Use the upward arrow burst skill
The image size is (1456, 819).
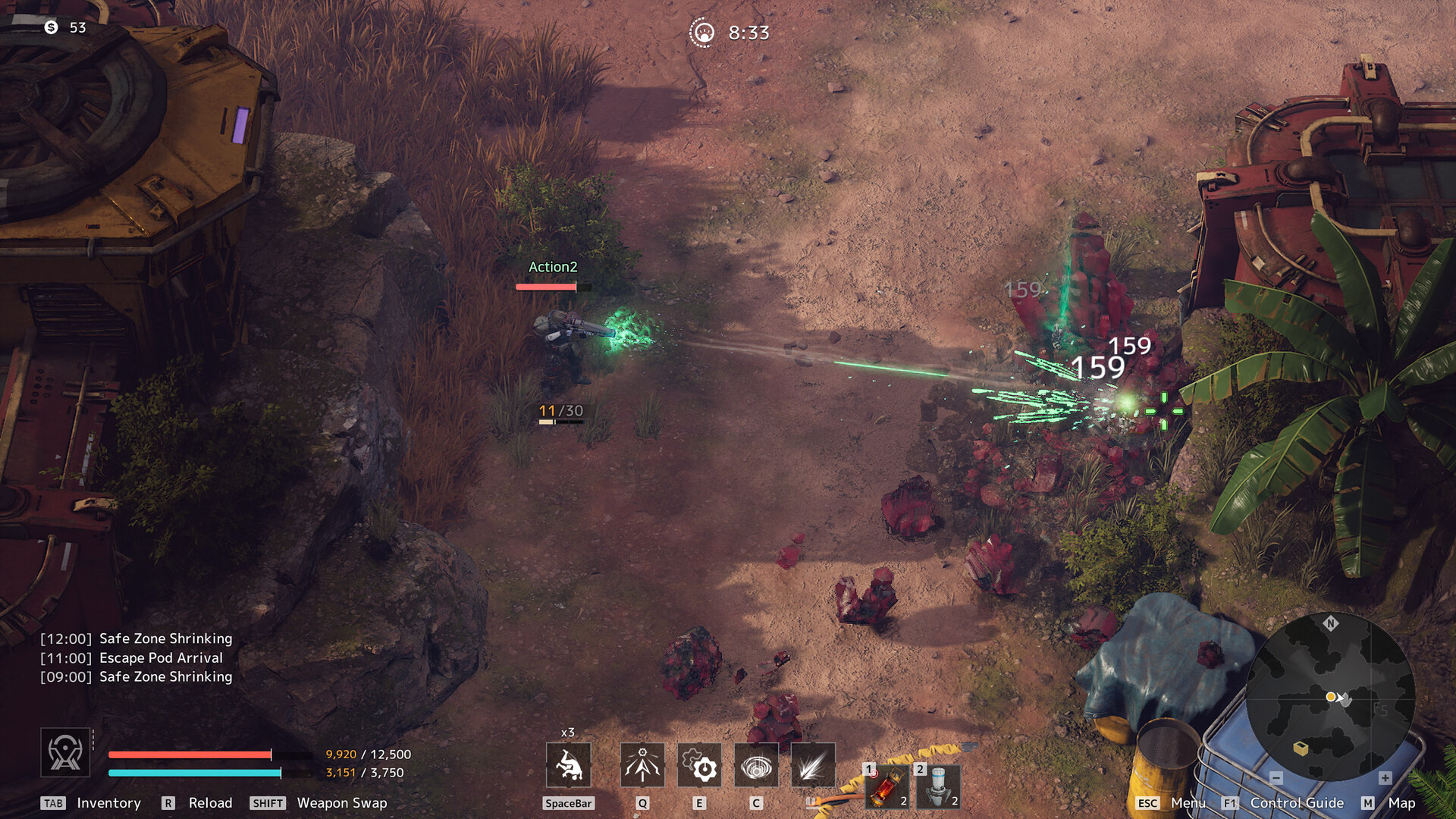[642, 766]
